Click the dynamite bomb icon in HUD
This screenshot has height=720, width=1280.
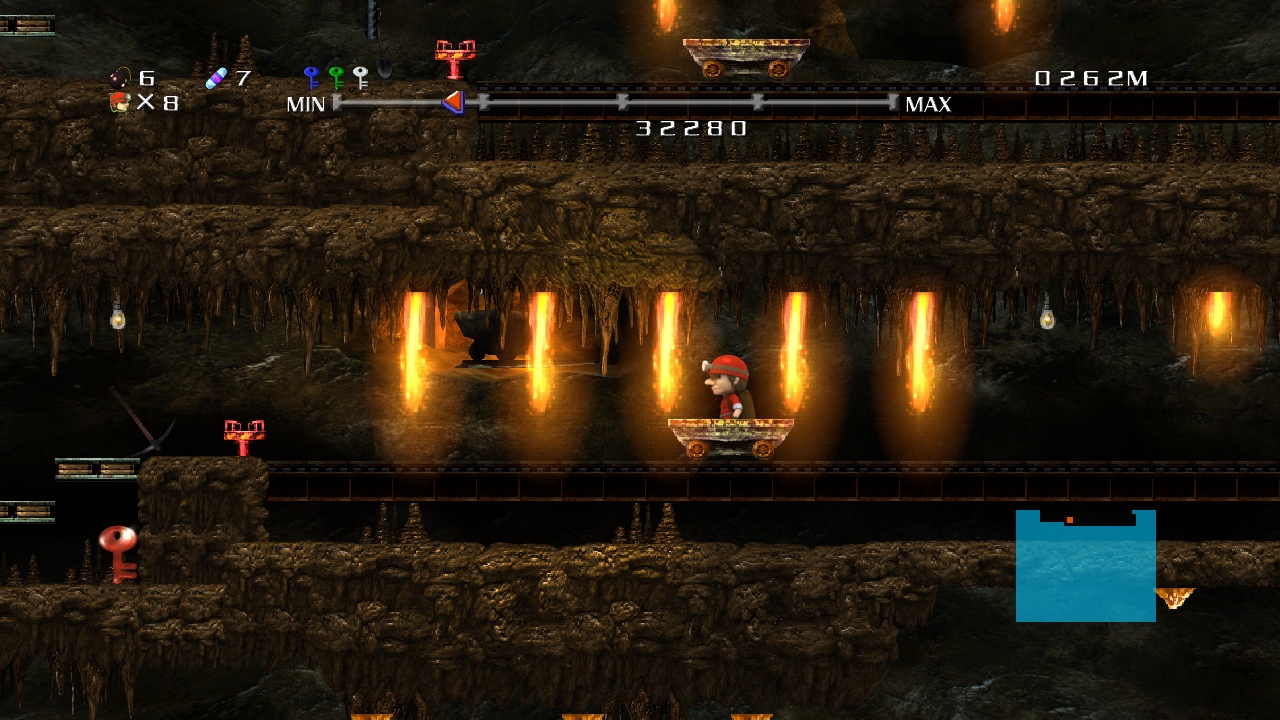click(x=118, y=77)
